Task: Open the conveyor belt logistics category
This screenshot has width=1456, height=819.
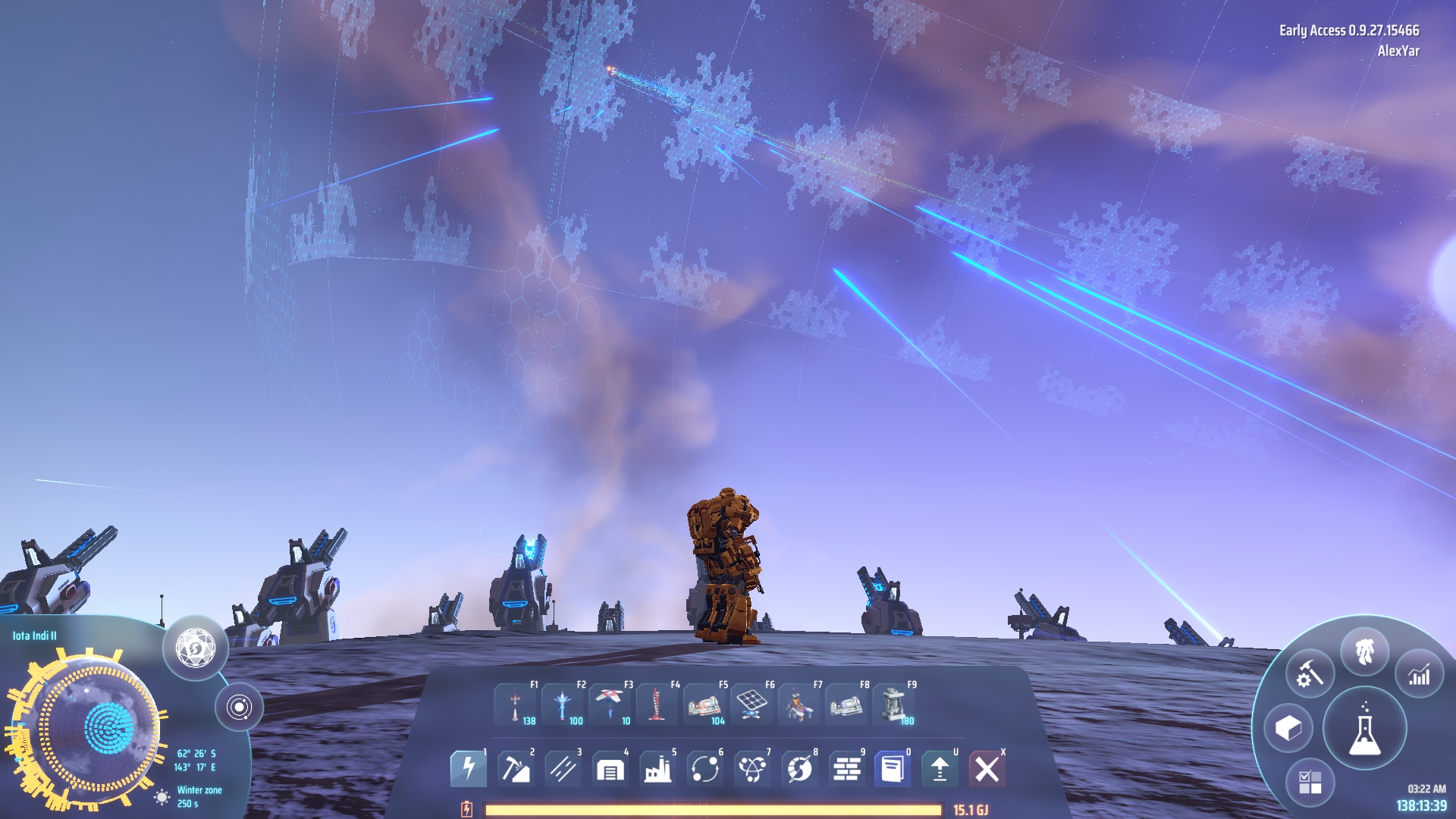Action: coord(563,769)
